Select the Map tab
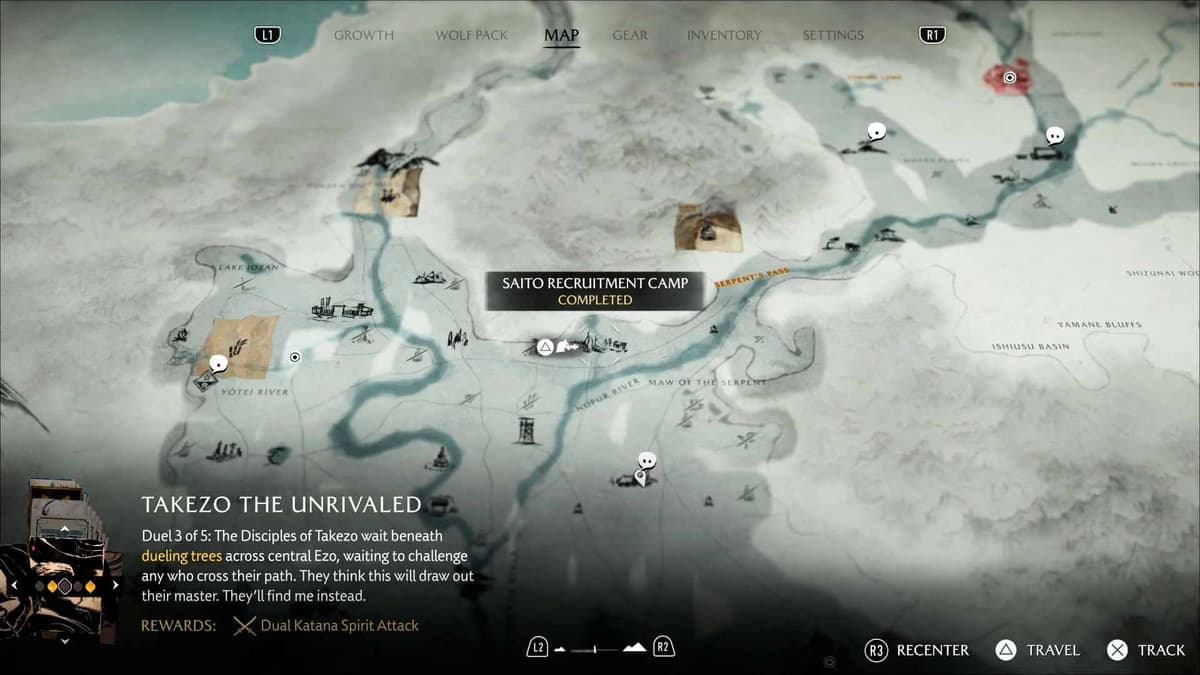 [561, 35]
